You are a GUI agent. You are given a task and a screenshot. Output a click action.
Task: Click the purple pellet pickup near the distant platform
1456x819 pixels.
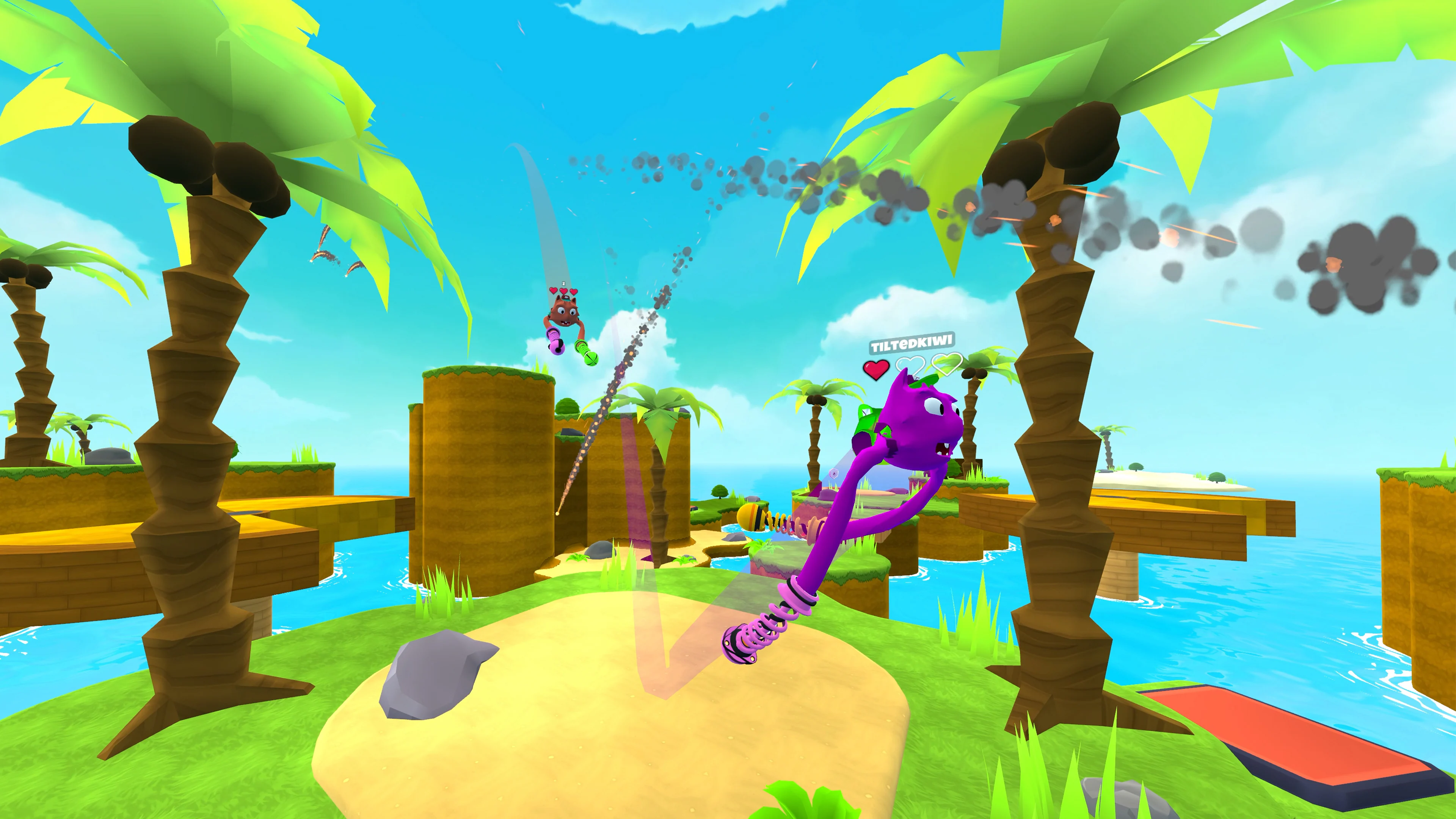tap(834, 474)
